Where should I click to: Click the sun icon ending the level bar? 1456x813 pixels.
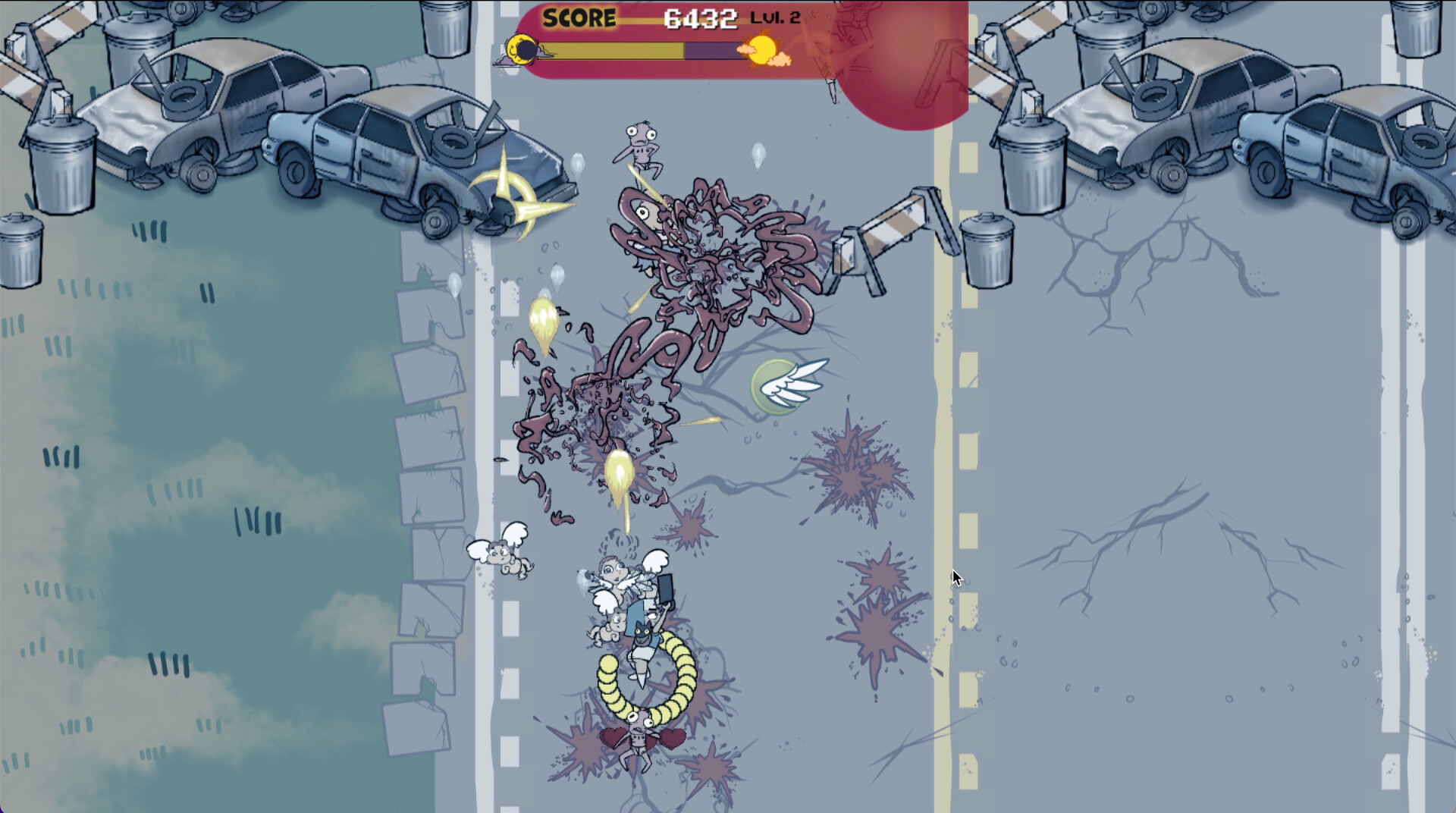coord(762,50)
